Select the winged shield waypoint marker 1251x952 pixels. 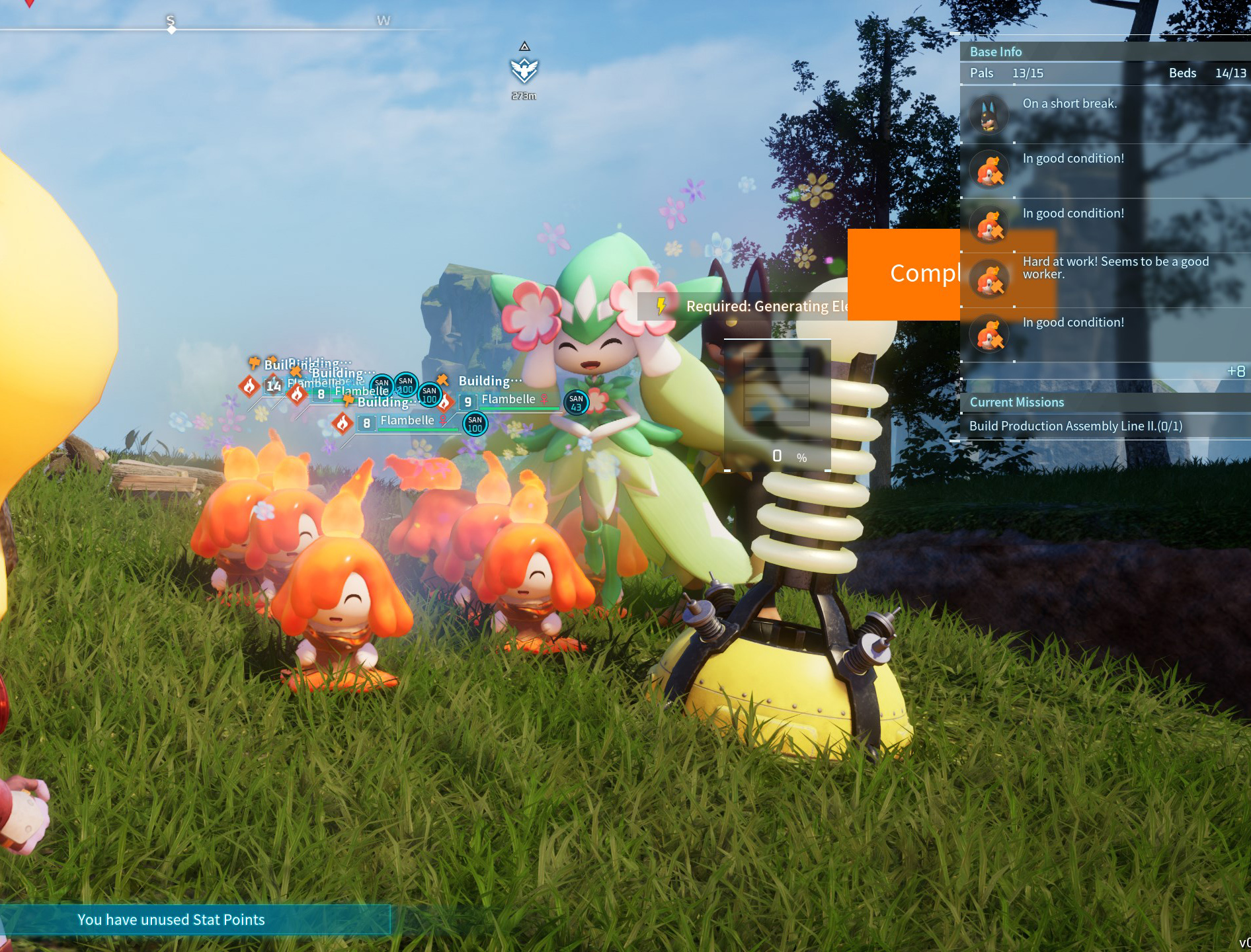coord(524,70)
